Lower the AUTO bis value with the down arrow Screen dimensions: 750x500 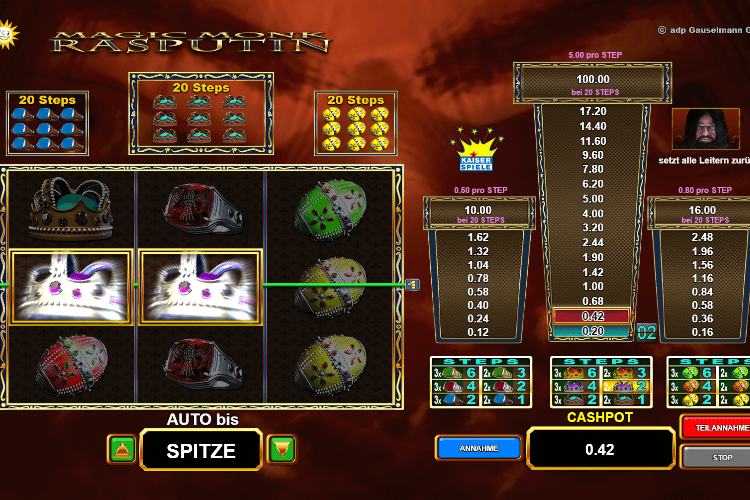point(281,450)
